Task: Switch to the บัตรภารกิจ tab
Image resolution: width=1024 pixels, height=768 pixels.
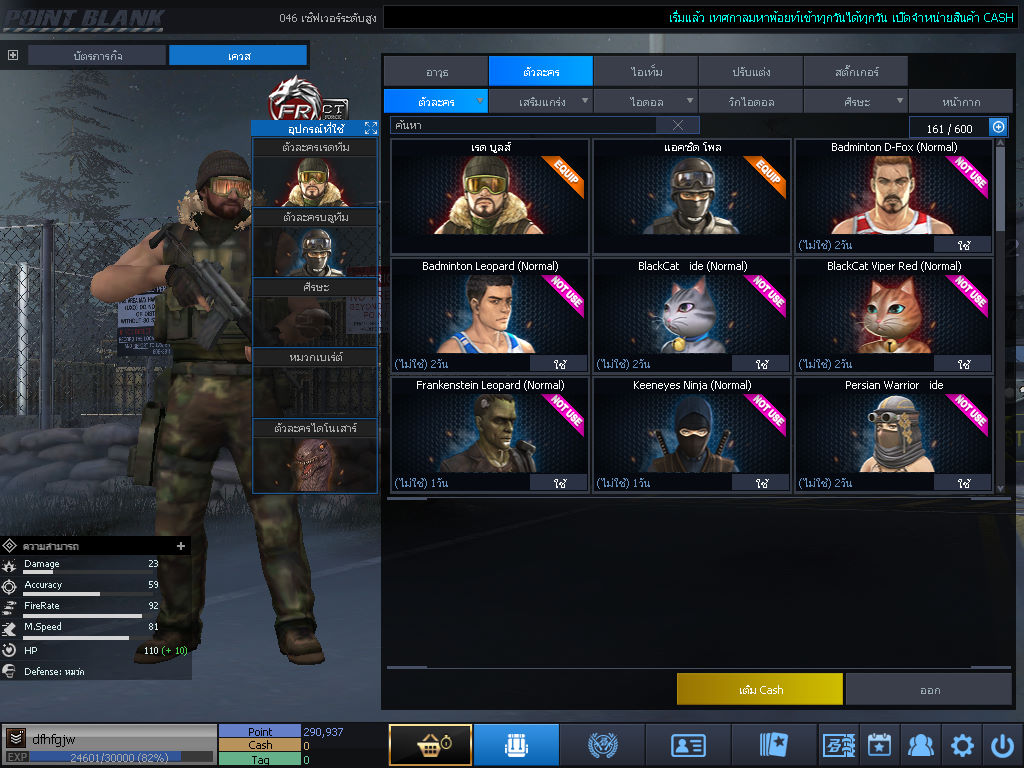Action: coord(97,55)
